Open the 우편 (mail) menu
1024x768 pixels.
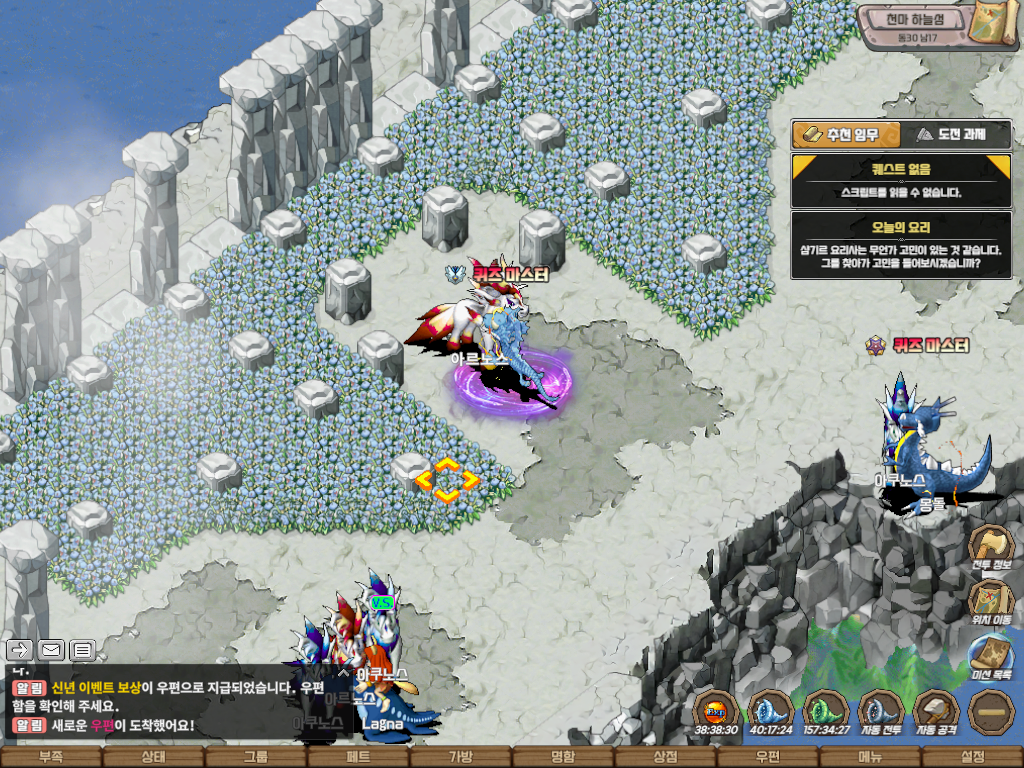pyautogui.click(x=767, y=757)
